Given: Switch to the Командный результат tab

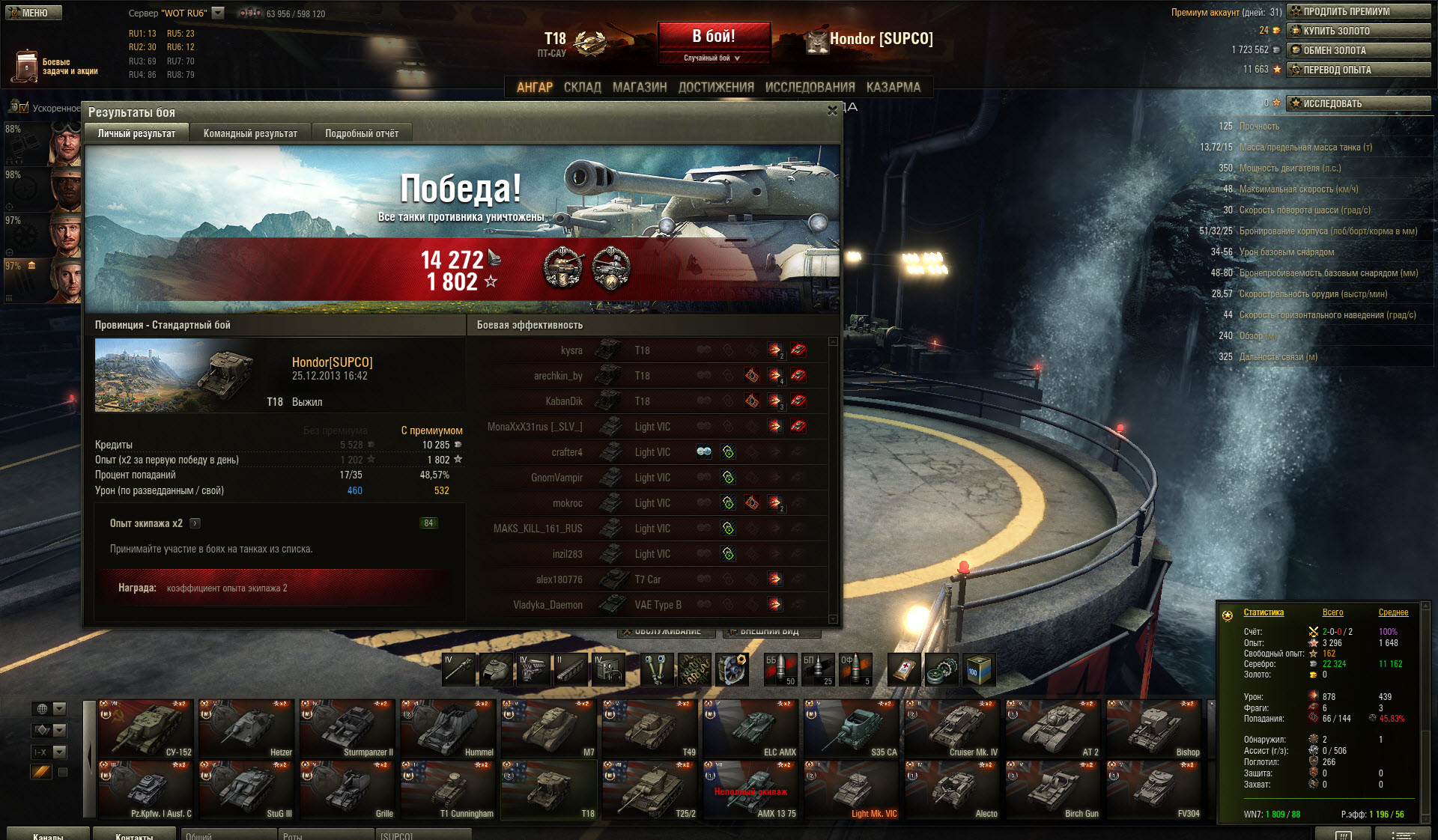Looking at the screenshot, I should pyautogui.click(x=250, y=133).
